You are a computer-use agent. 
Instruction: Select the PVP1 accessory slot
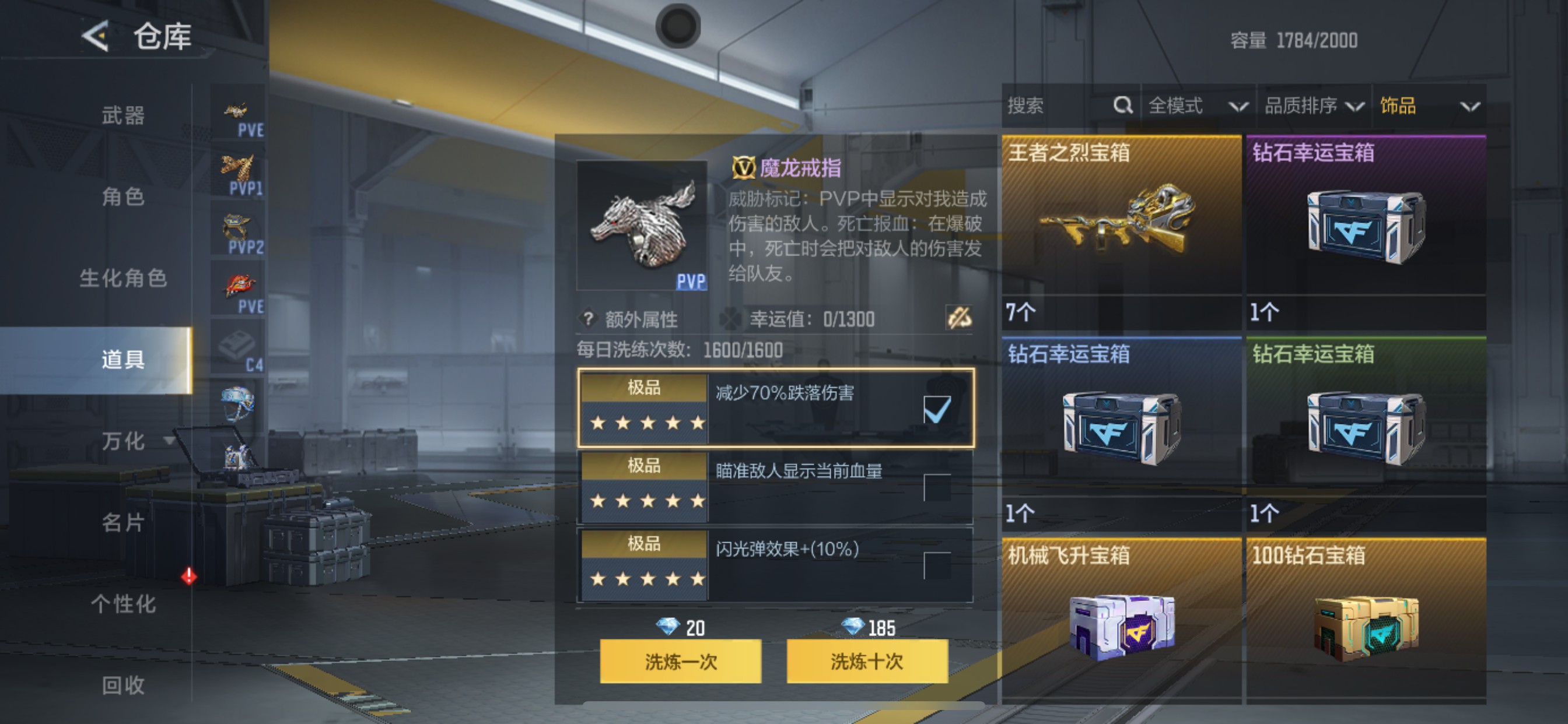[x=239, y=170]
